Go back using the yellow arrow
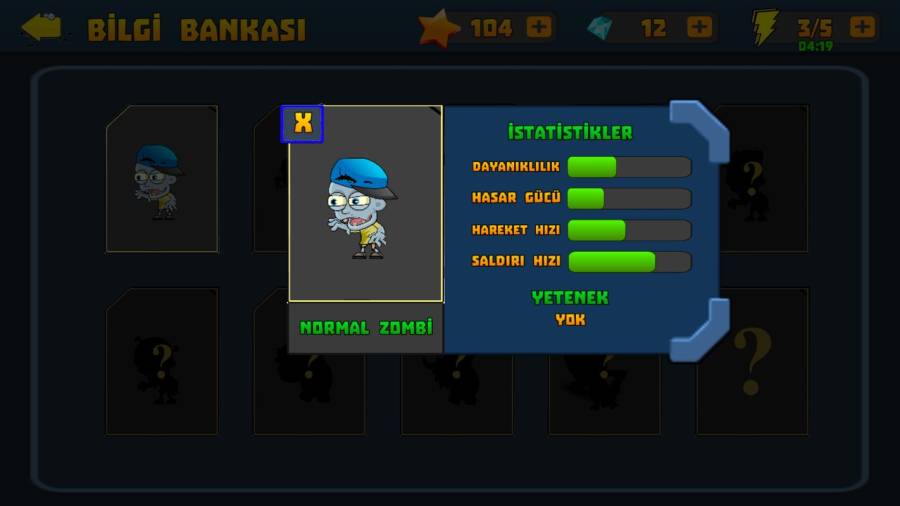Screen dimensions: 900x506 [42, 27]
